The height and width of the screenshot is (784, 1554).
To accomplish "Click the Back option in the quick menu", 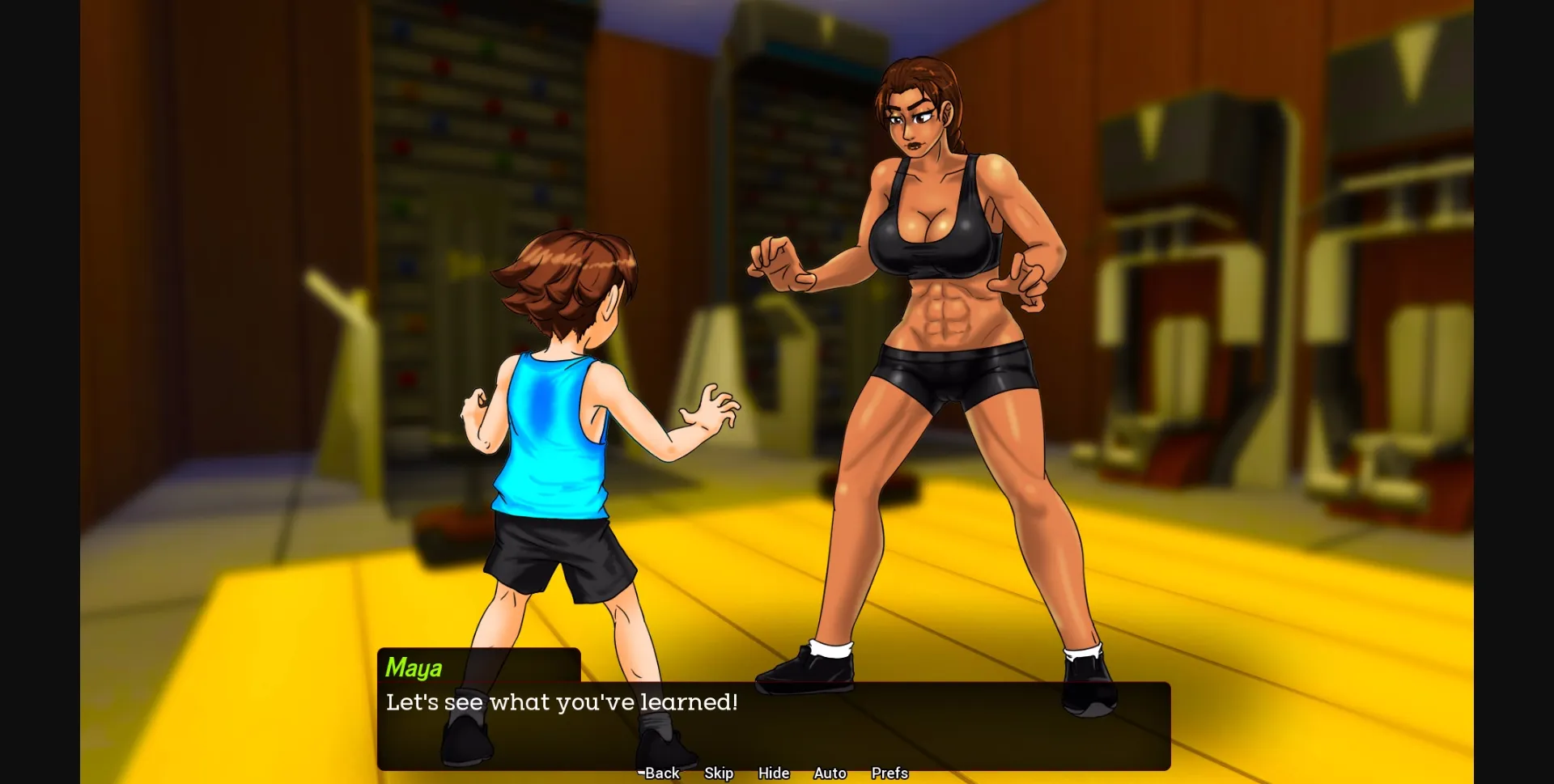I will (x=664, y=773).
